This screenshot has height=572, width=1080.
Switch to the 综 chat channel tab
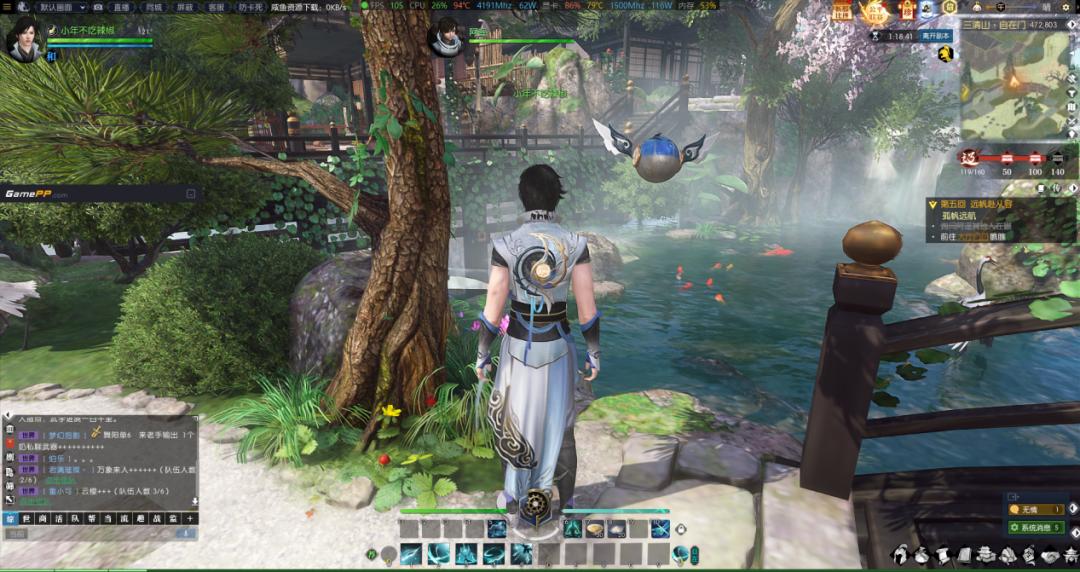(x=12, y=518)
